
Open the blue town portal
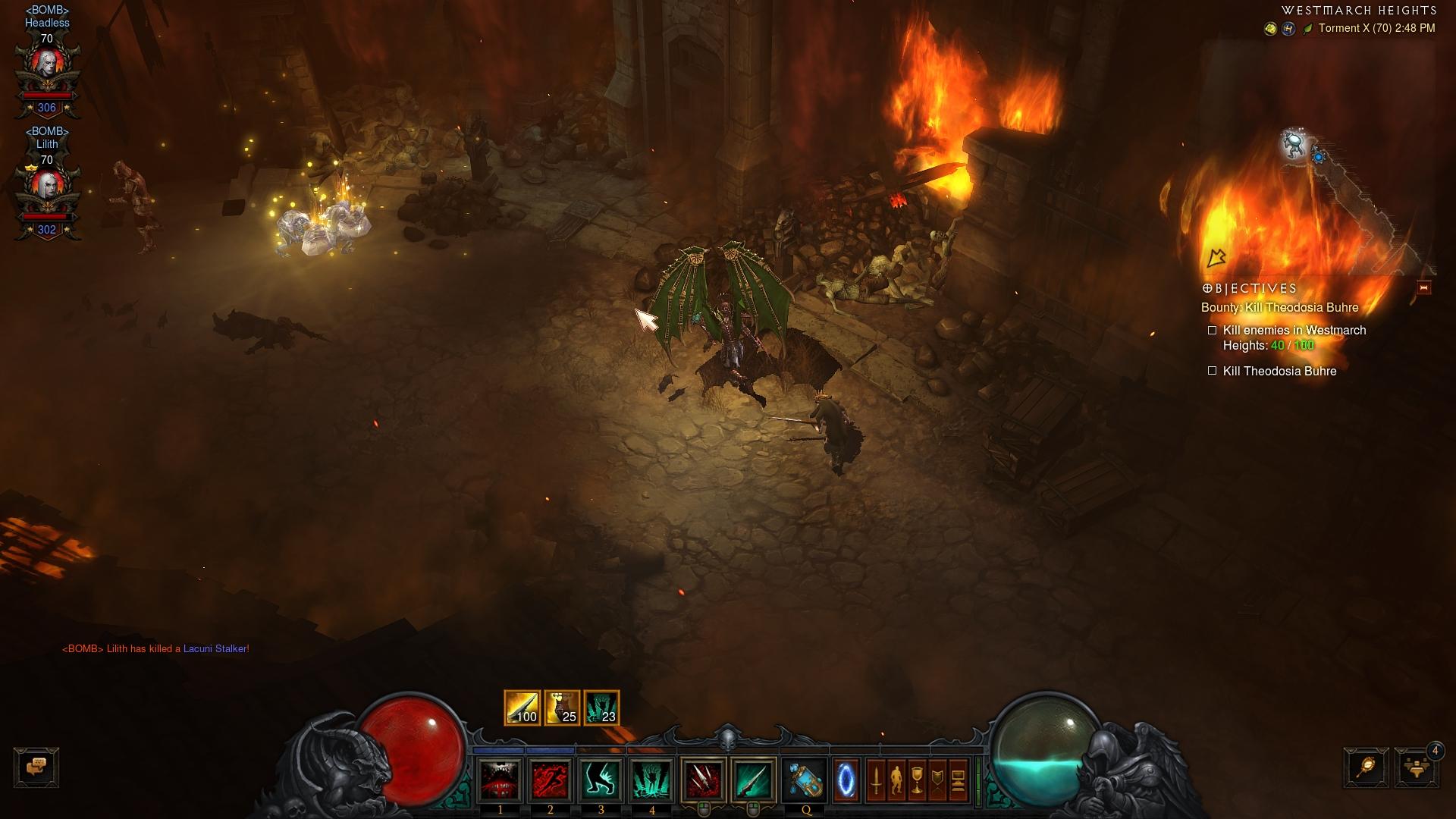coord(846,780)
